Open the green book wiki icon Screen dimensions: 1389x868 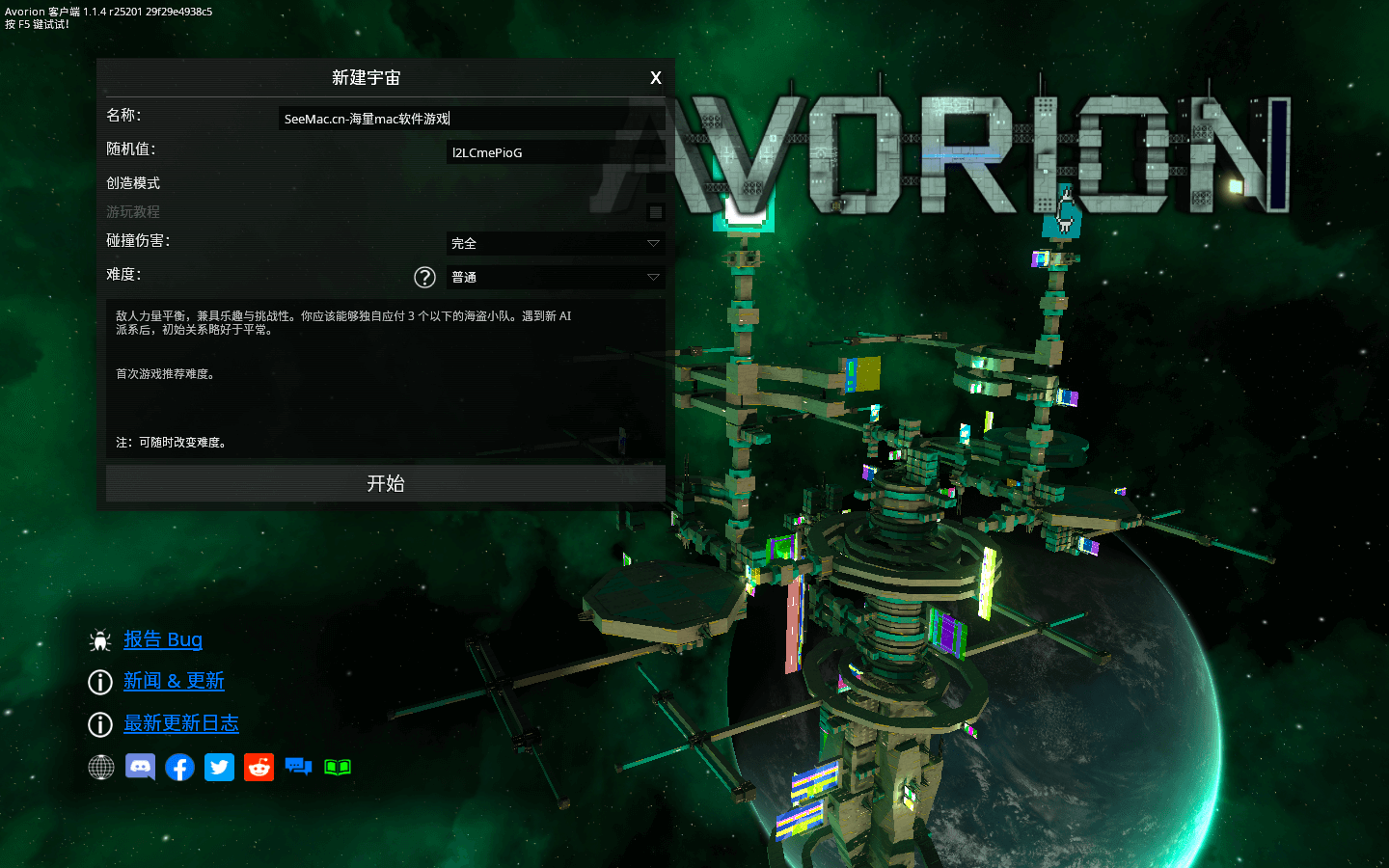pyautogui.click(x=338, y=767)
